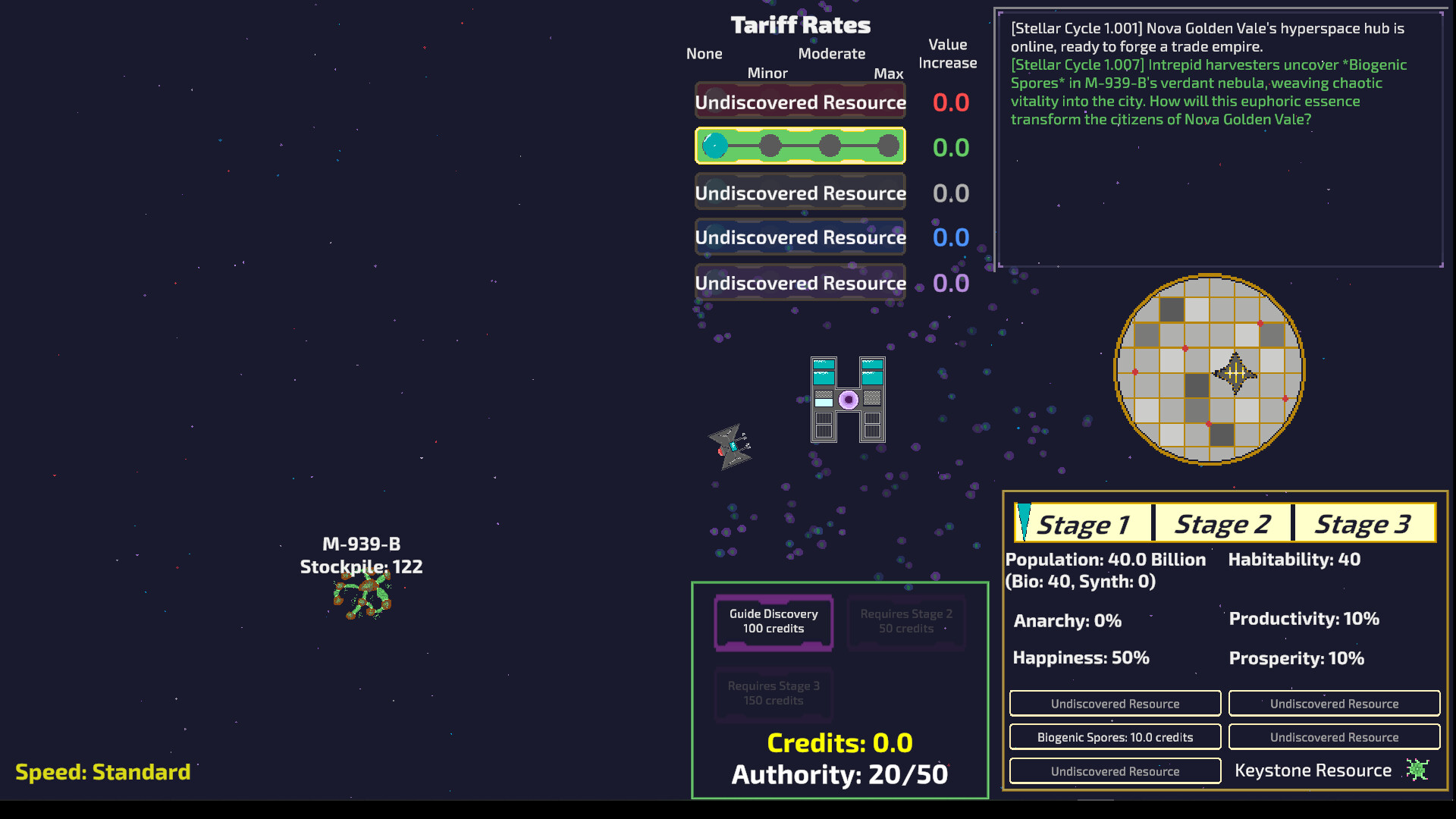Screen dimensions: 1456x819
Task: Select the red Undiscovered Resource tariff row
Action: coord(799,101)
